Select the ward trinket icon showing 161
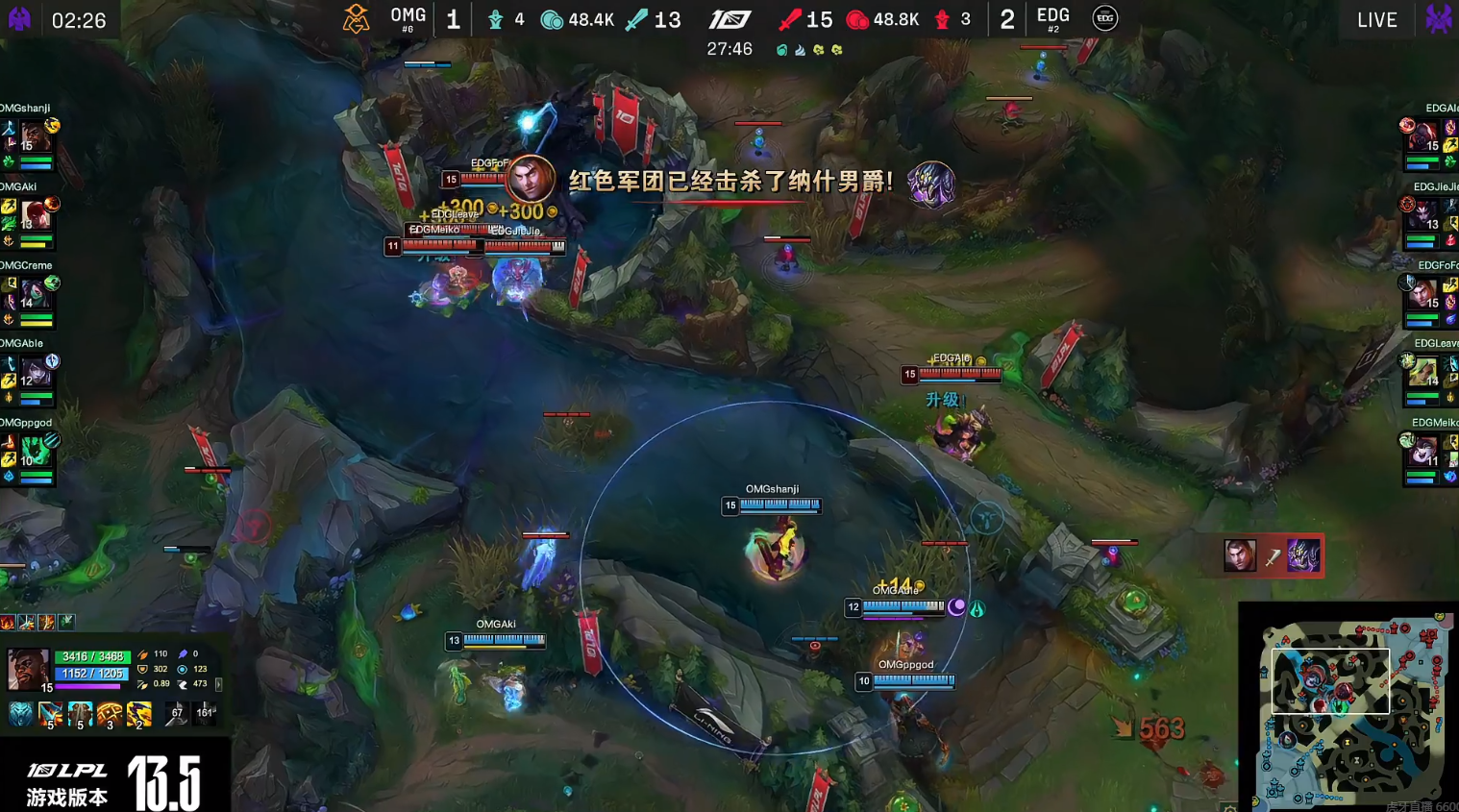The width and height of the screenshot is (1459, 812). [x=204, y=713]
